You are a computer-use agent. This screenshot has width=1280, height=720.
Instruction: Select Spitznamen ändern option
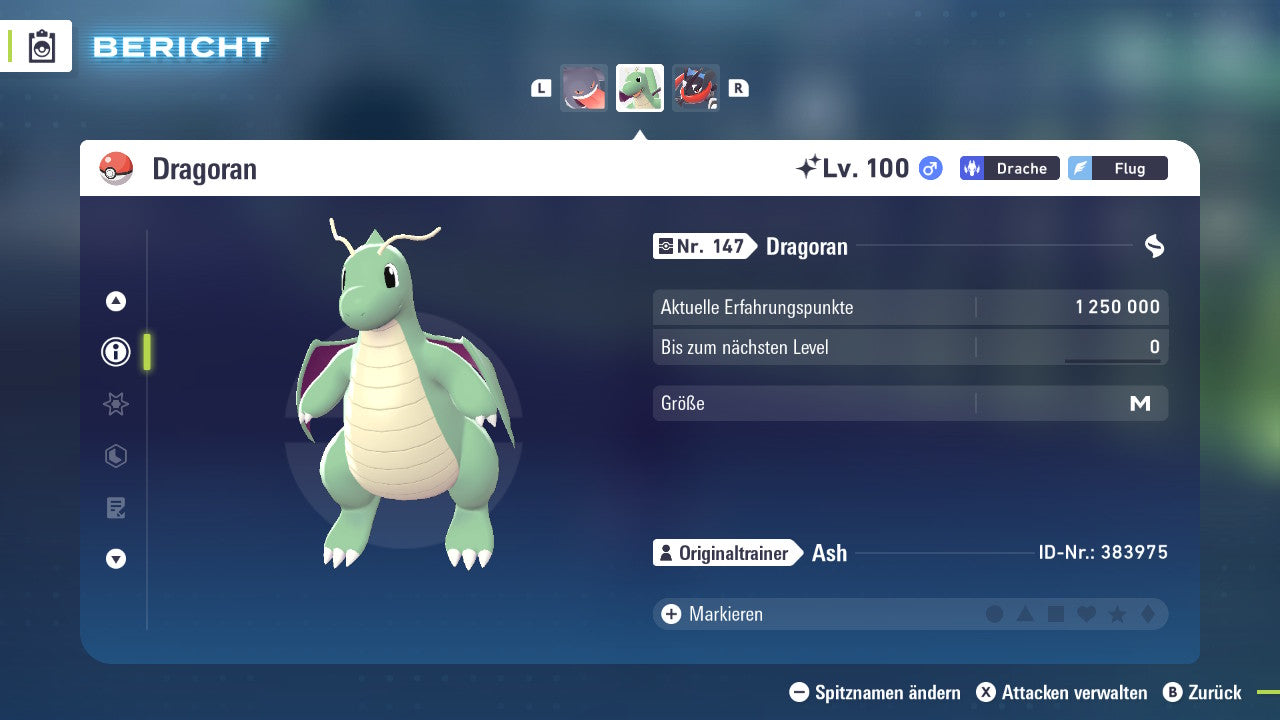pos(875,692)
